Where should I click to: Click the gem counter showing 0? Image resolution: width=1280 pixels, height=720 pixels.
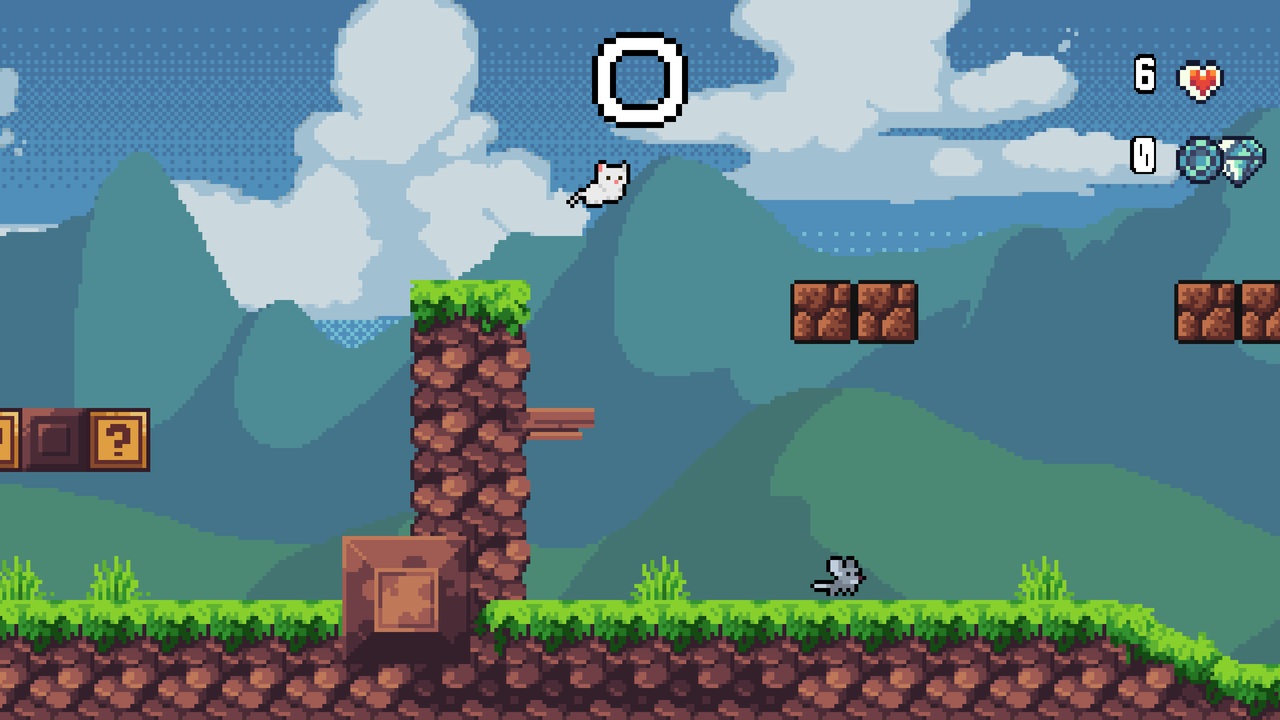coord(1144,157)
